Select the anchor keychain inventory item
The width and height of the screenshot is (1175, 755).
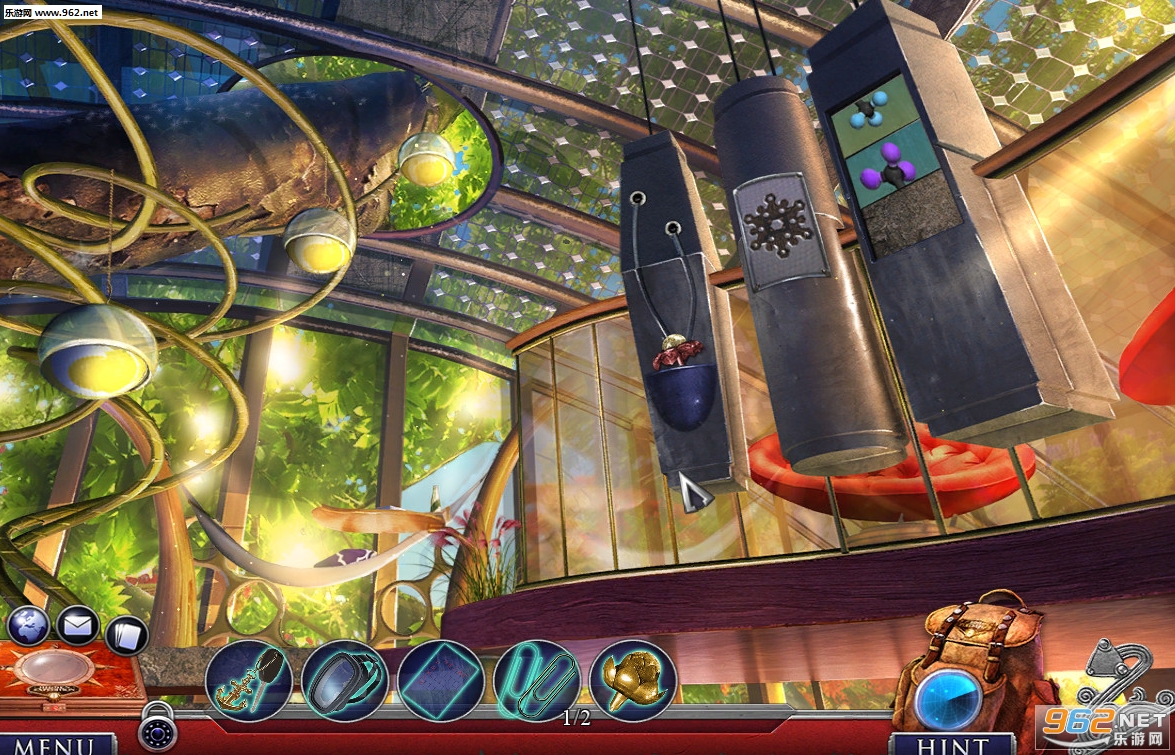(x=248, y=681)
